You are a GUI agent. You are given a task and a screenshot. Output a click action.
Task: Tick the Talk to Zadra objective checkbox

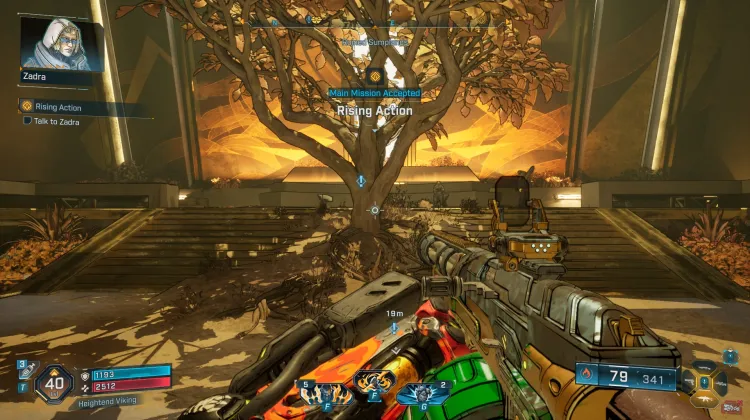click(27, 121)
